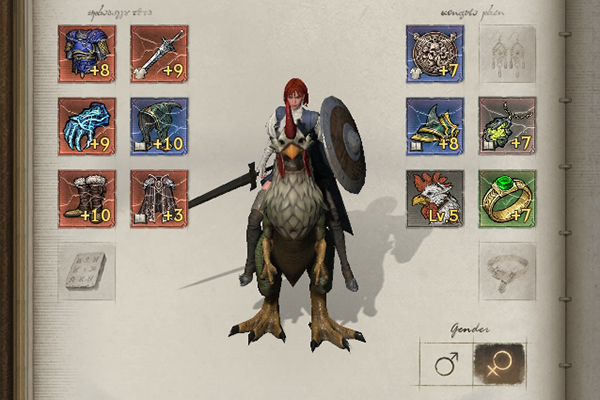The height and width of the screenshot is (400, 600).
Task: Select the green helmet +10 slot
Action: pos(159,126)
